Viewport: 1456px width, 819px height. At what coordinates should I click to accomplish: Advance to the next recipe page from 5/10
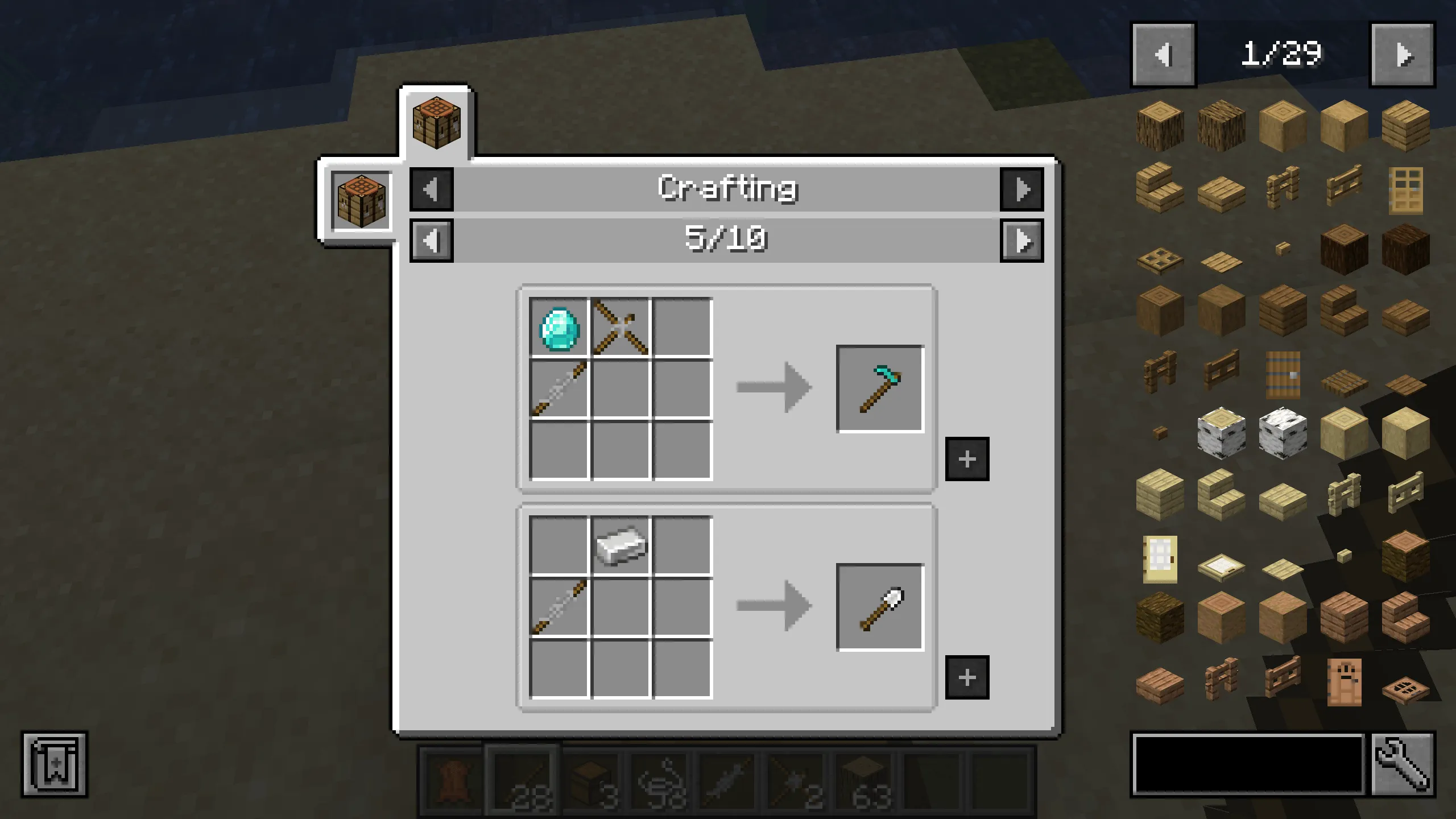[1023, 241]
